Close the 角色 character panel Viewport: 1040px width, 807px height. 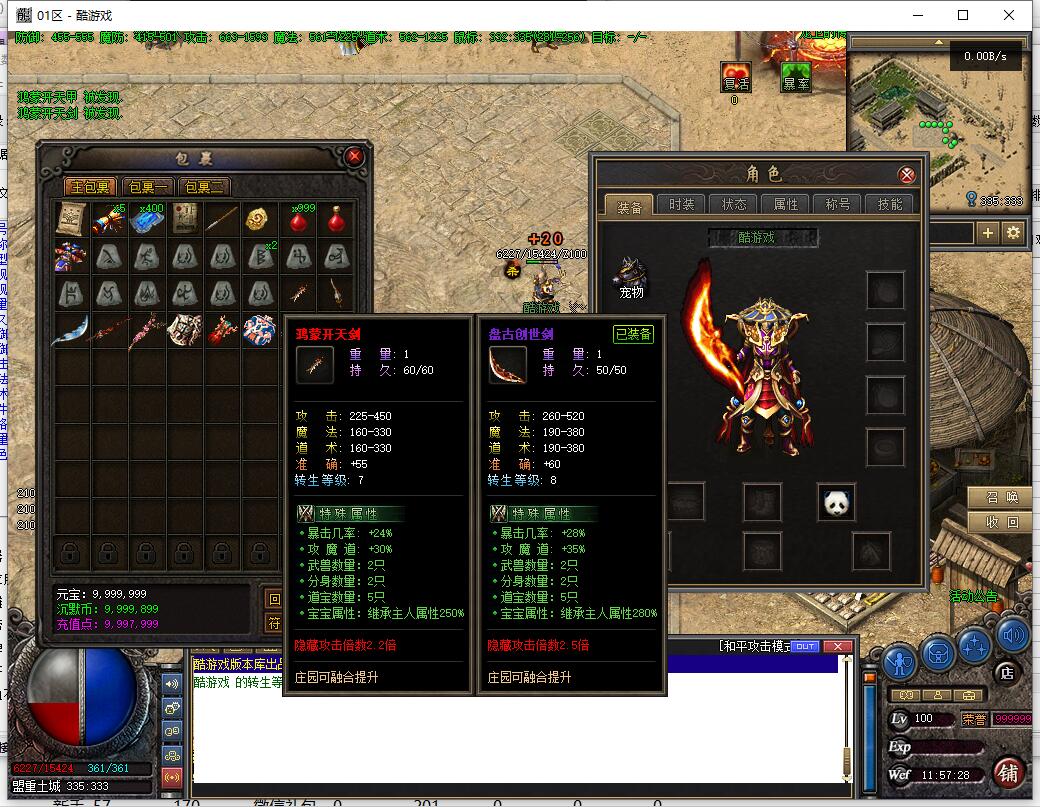pyautogui.click(x=907, y=175)
